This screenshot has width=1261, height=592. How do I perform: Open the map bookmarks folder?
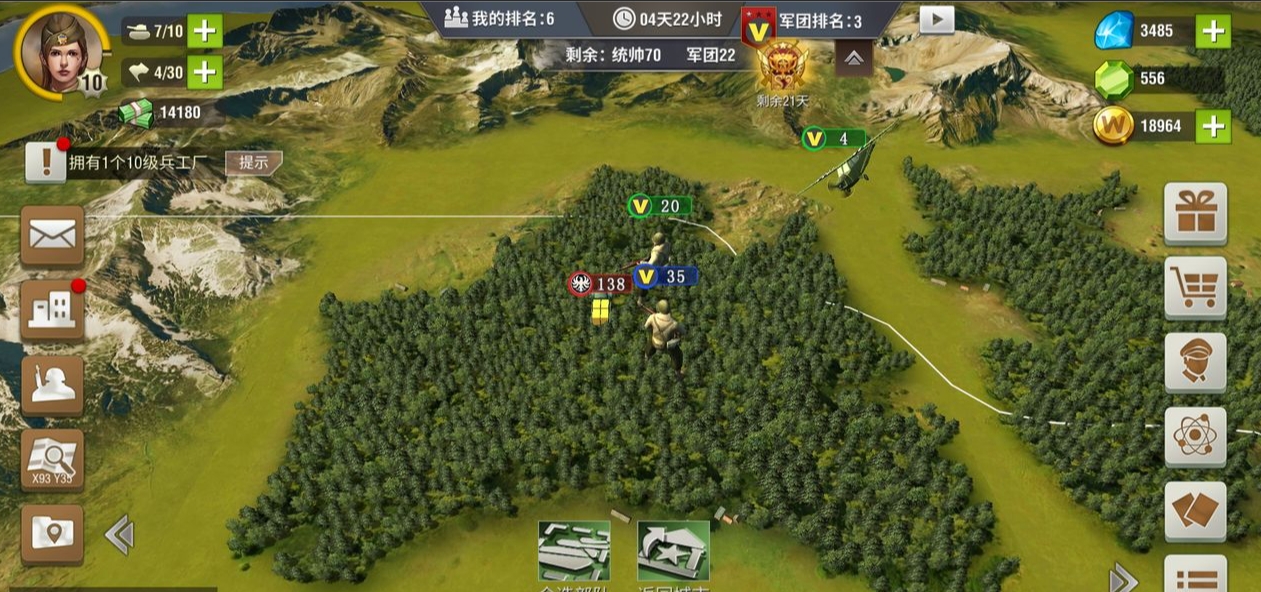[x=52, y=534]
